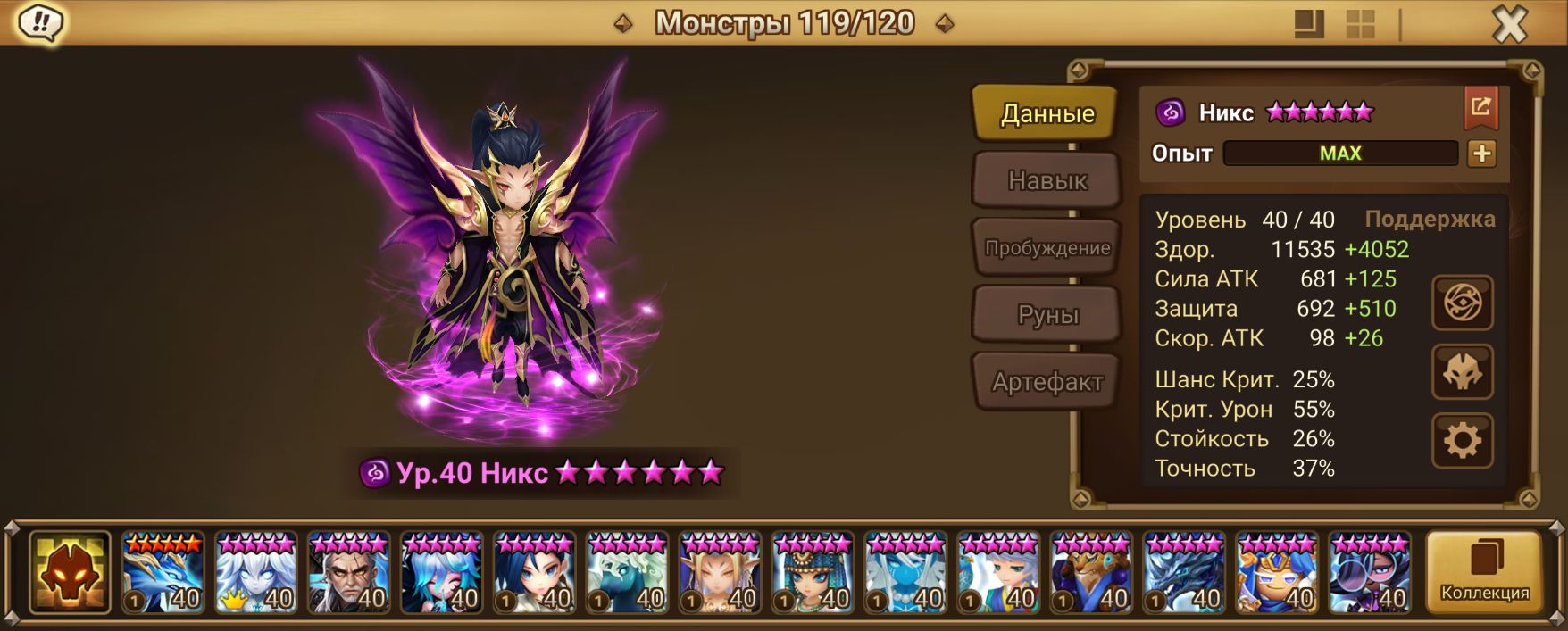Open the Навык tab
The image size is (1568, 631).
(1047, 180)
